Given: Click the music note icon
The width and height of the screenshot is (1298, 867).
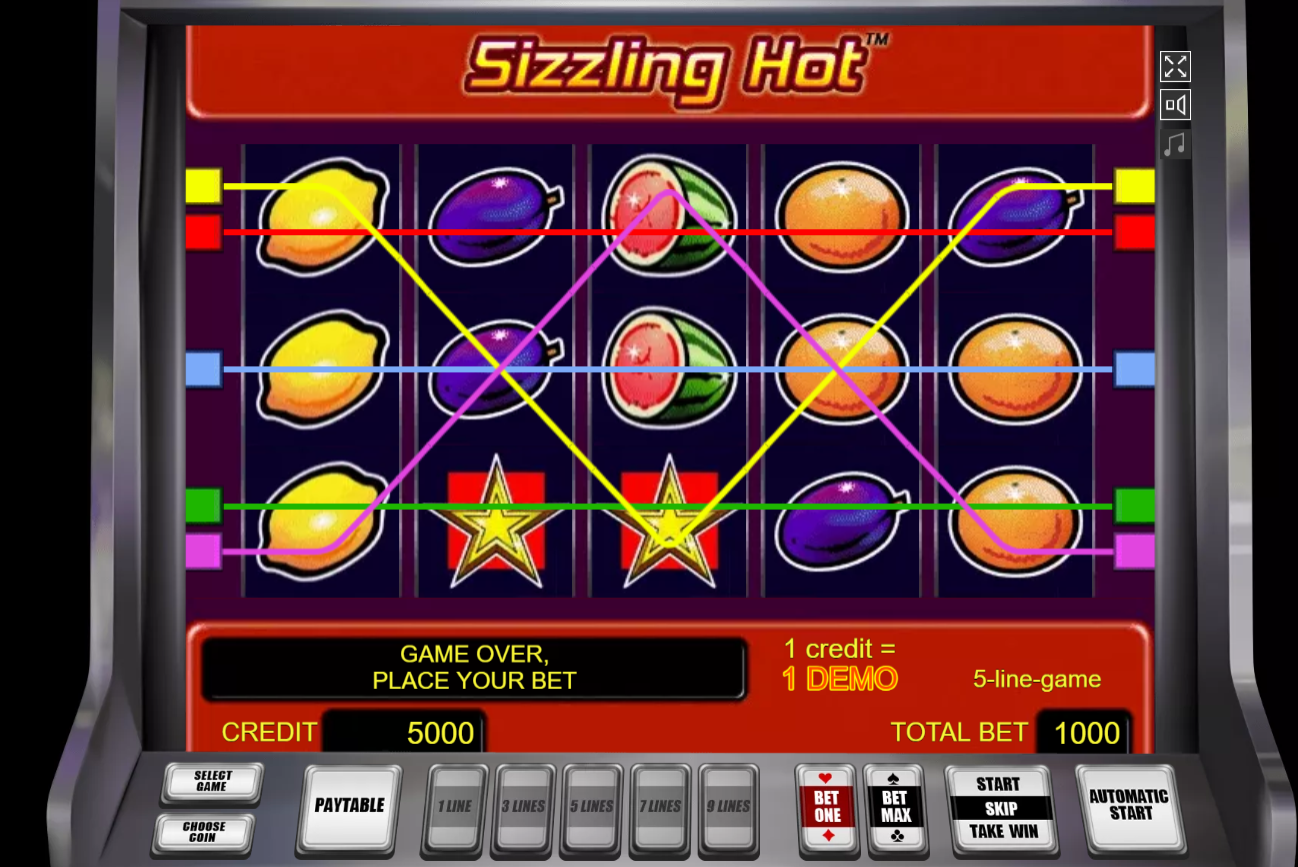Looking at the screenshot, I should point(1176,142).
